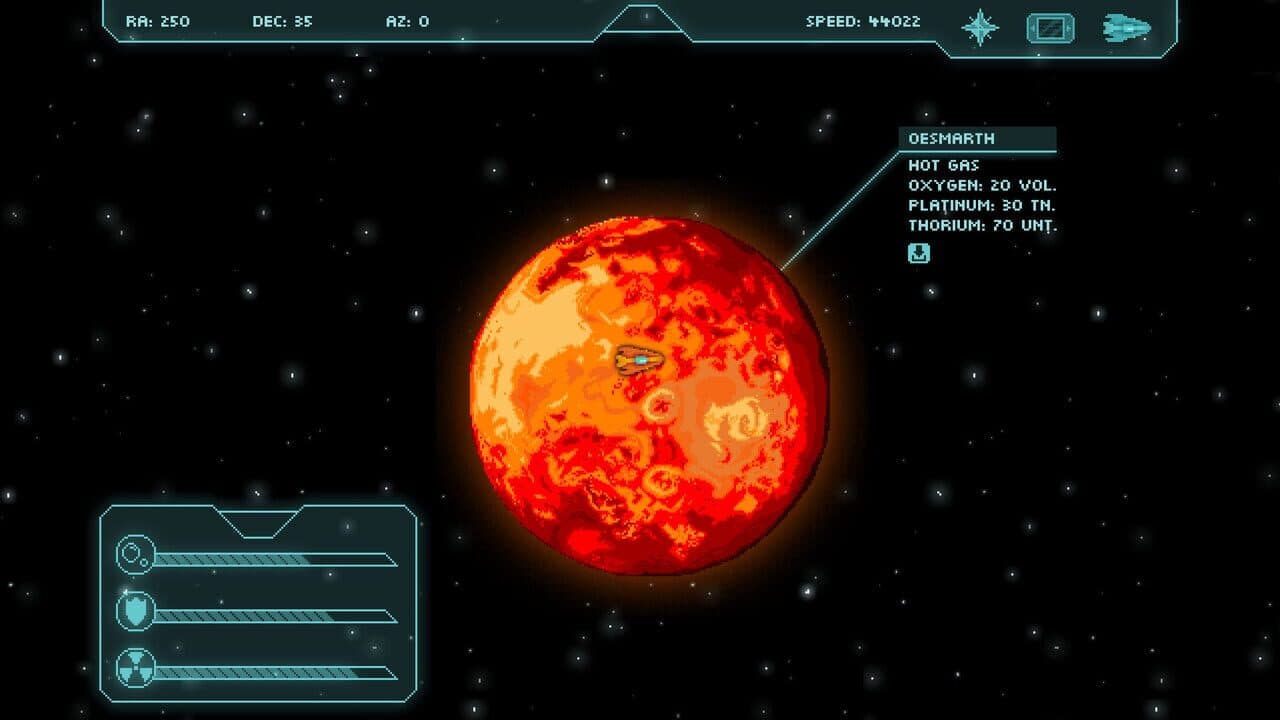Select the navigation compass icon on the top bar
Viewport: 1280px width, 720px height.
pos(980,26)
